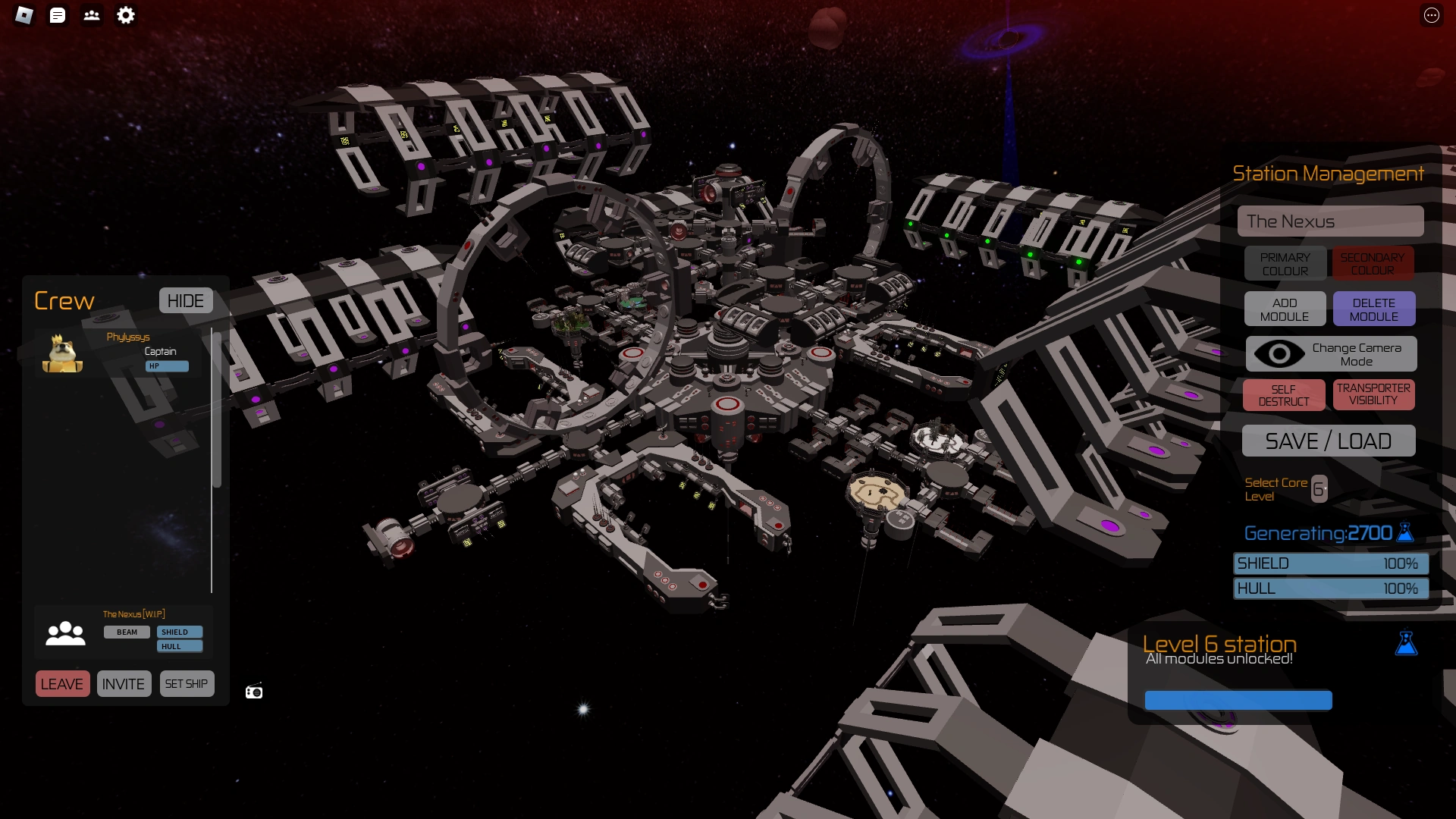Image resolution: width=1456 pixels, height=819 pixels.
Task: Open the Station Management panel header
Action: pyautogui.click(x=1329, y=174)
